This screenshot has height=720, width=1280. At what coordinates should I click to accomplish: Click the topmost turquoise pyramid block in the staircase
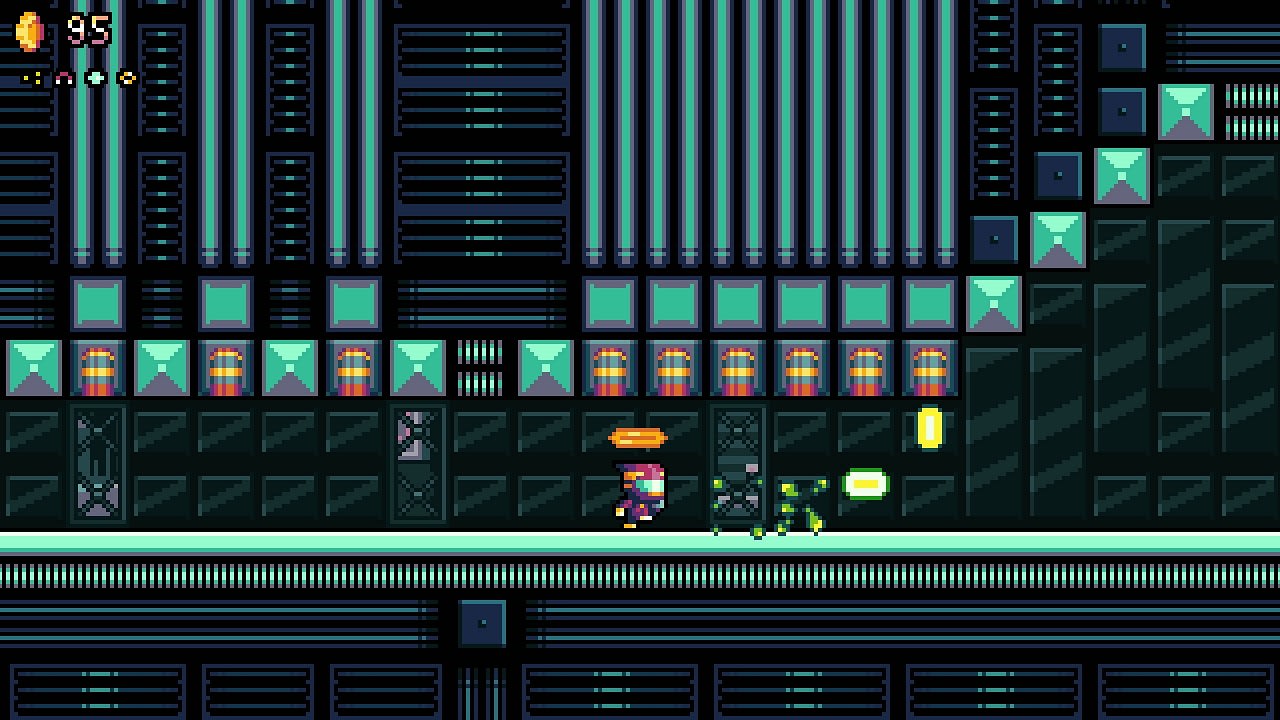pos(1187,112)
